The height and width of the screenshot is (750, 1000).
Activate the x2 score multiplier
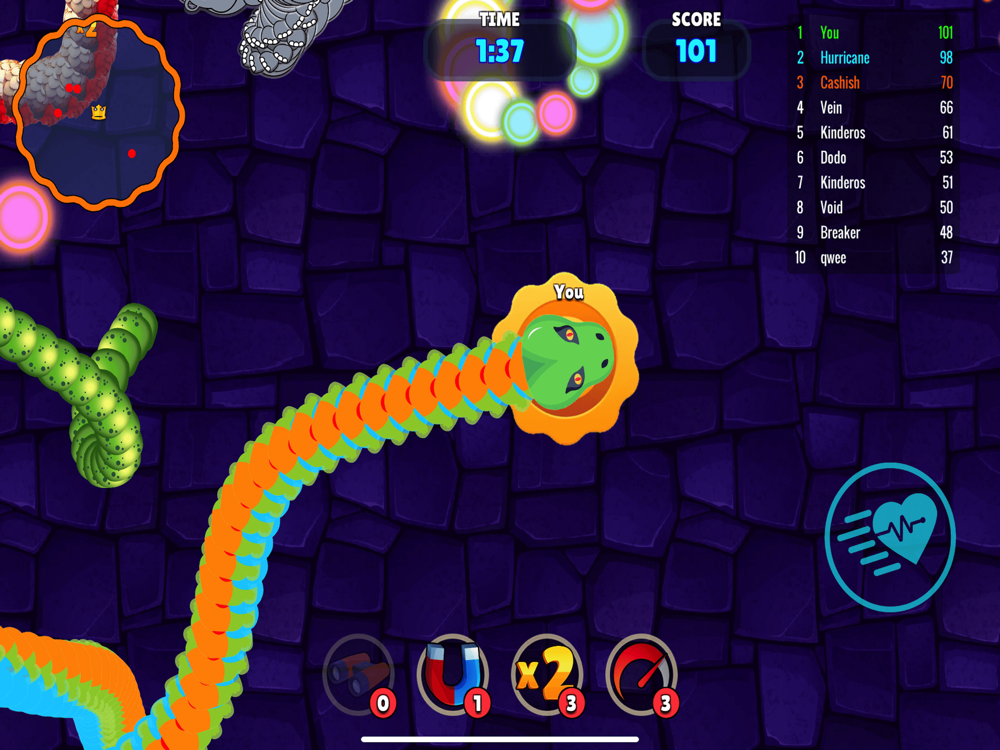[x=546, y=675]
